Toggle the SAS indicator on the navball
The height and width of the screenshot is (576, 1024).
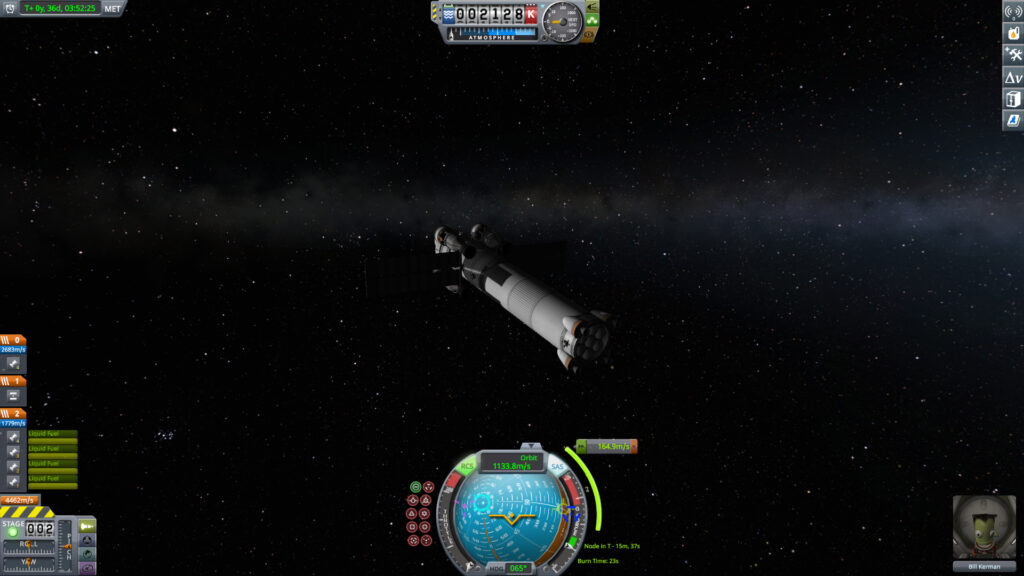point(557,467)
